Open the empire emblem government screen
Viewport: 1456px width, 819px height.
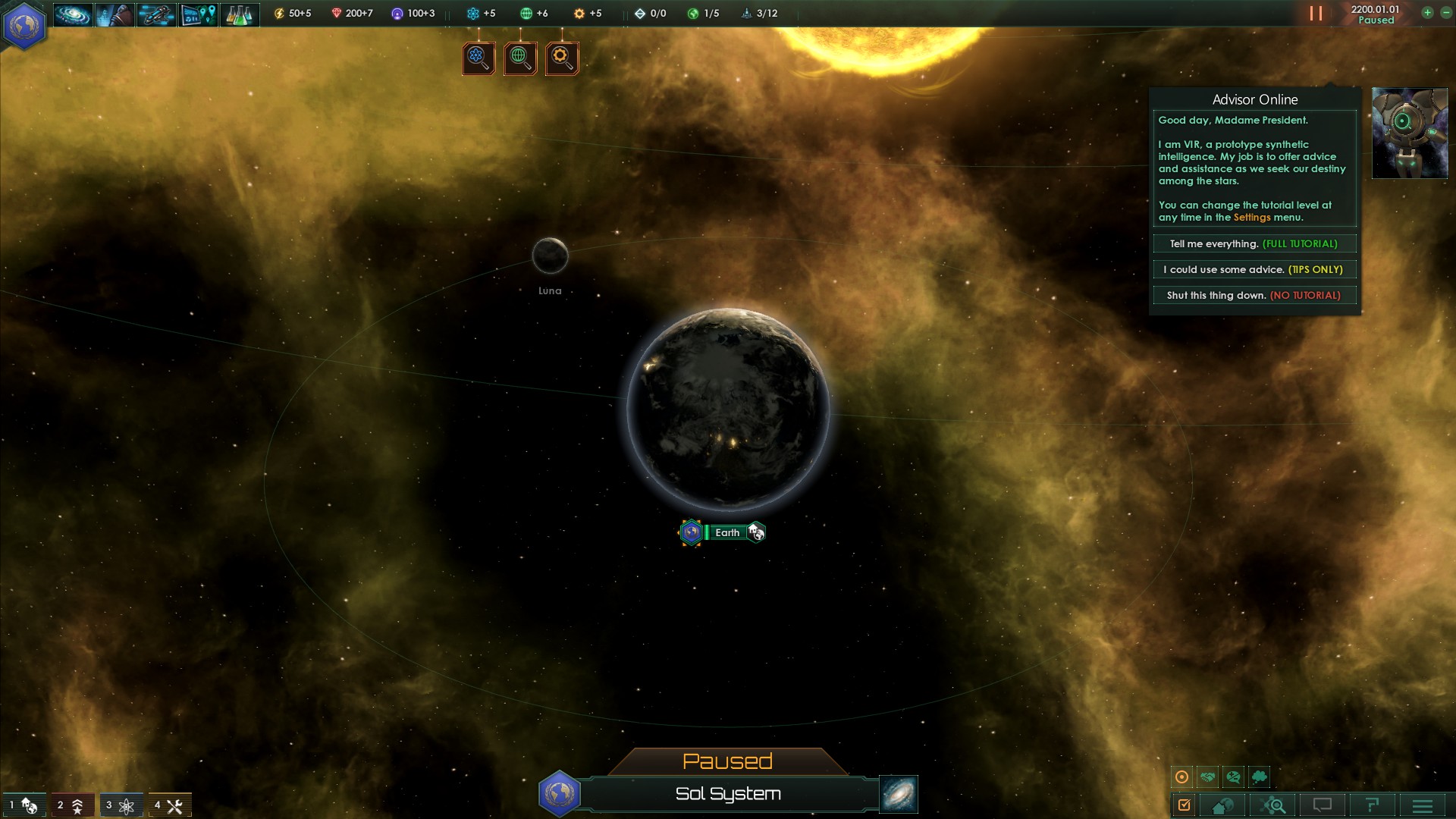[x=24, y=24]
